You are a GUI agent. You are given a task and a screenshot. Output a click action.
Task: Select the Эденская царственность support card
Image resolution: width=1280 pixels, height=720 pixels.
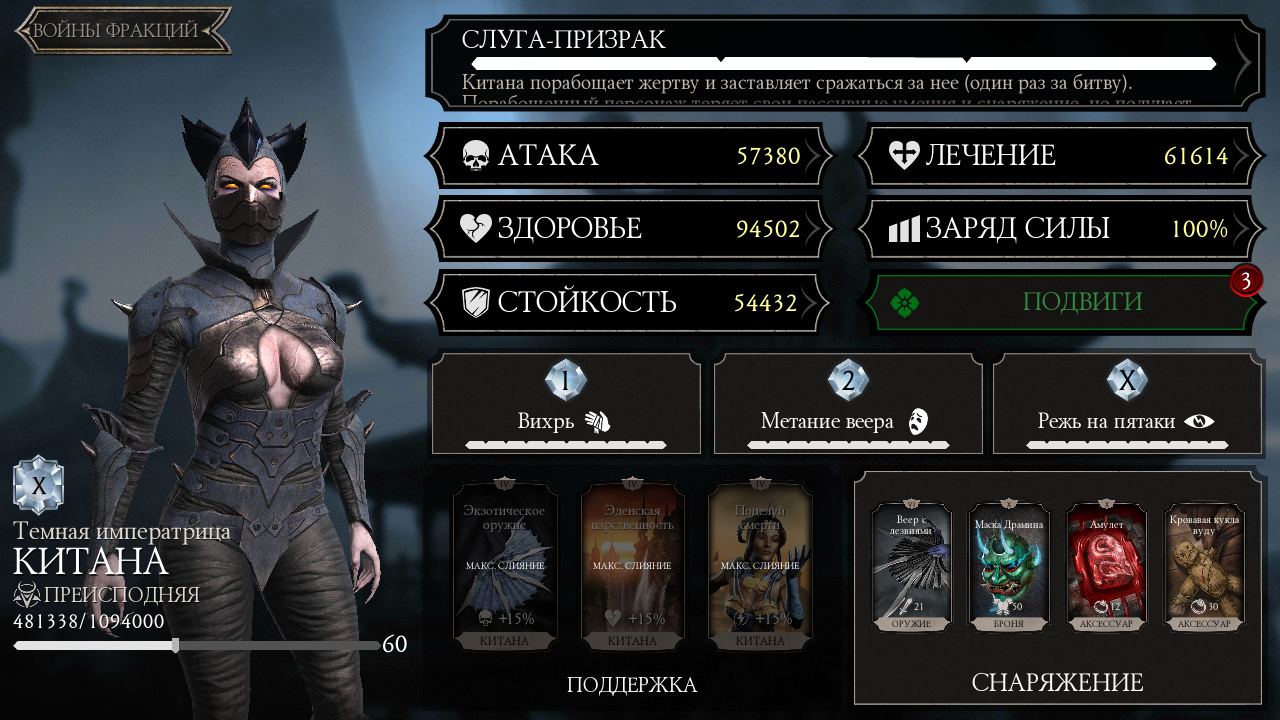pyautogui.click(x=632, y=568)
